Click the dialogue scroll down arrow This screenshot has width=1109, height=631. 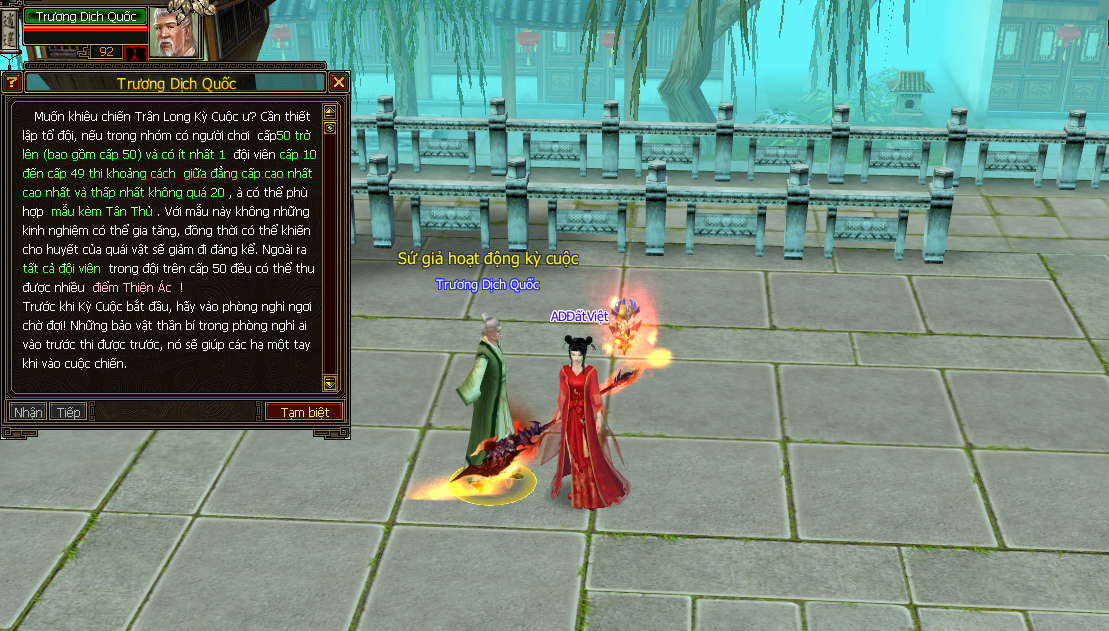[x=330, y=382]
